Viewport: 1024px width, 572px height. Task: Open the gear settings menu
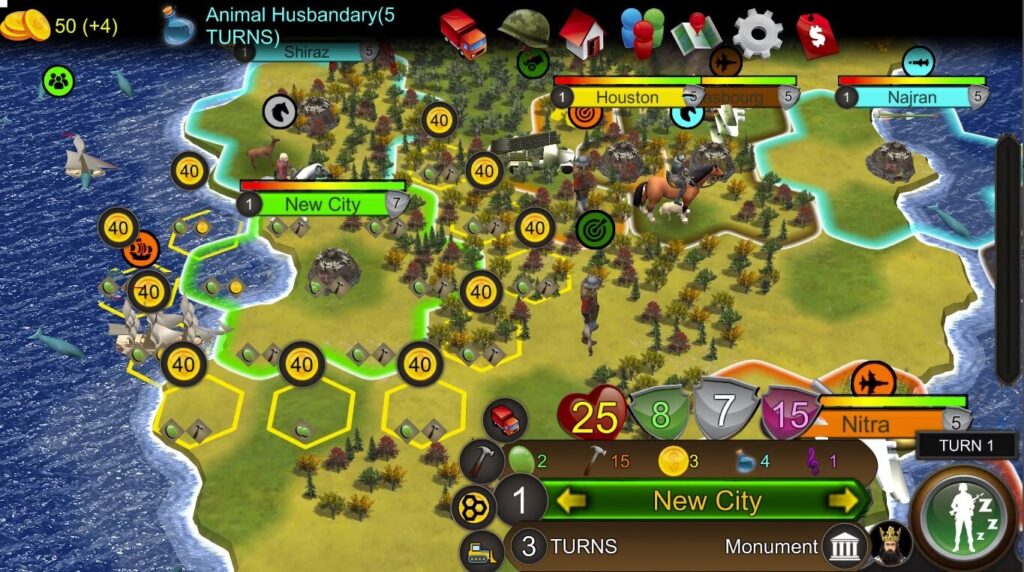pos(757,33)
